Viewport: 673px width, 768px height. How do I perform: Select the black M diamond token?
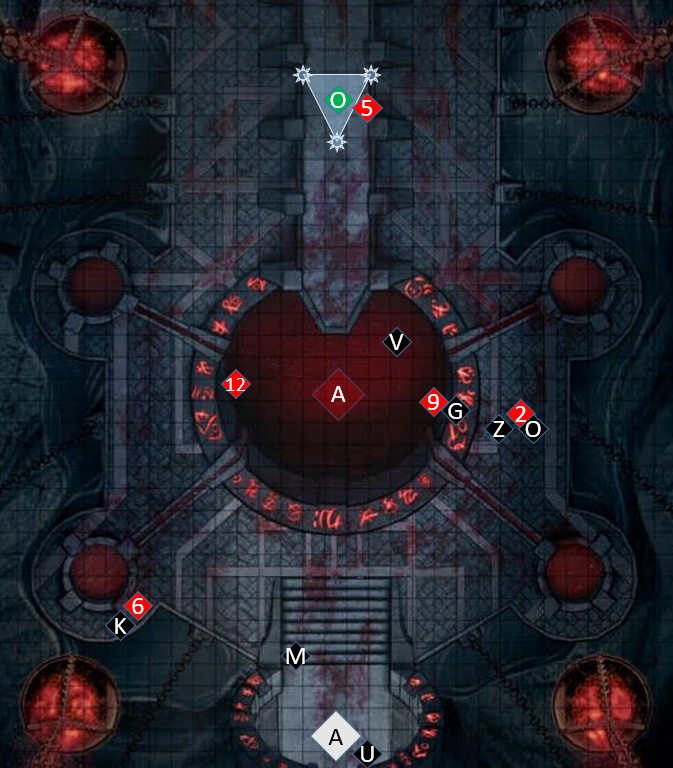point(295,656)
